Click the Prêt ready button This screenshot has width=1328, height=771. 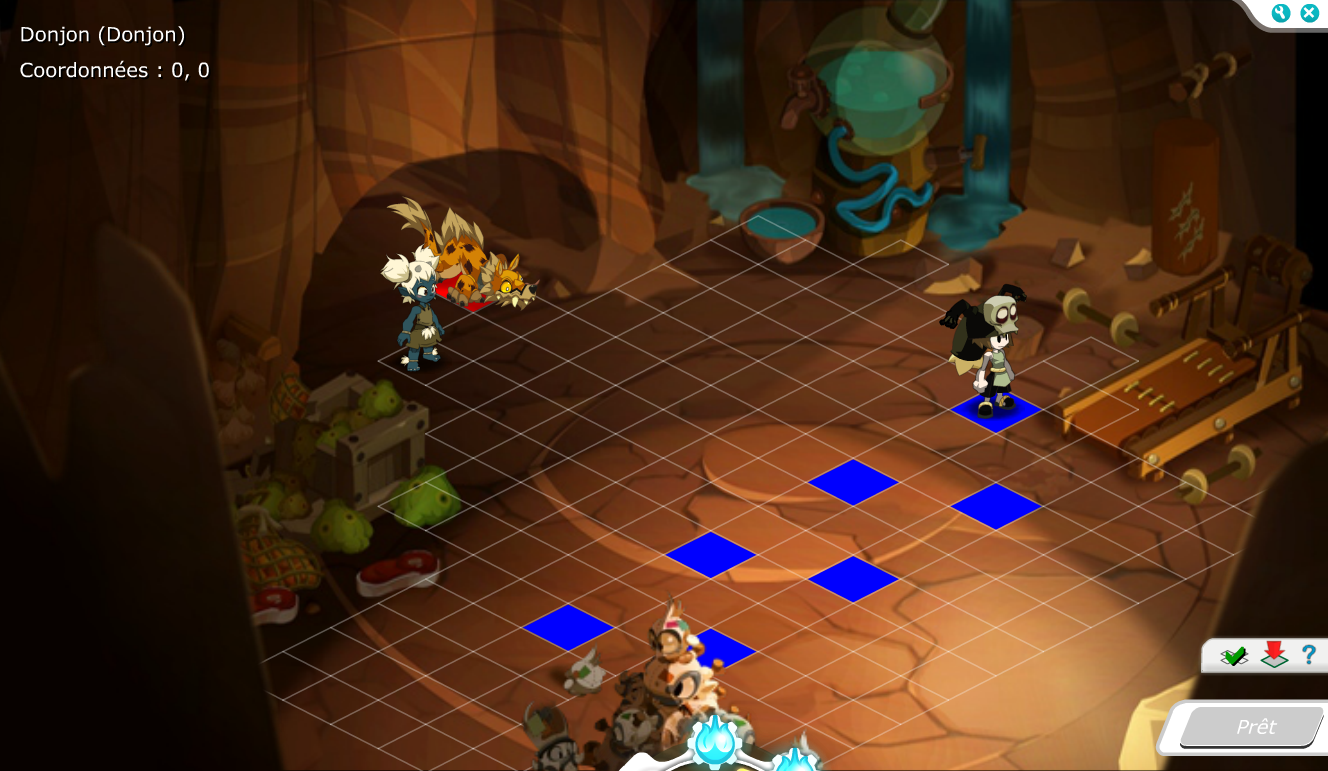[1255, 727]
